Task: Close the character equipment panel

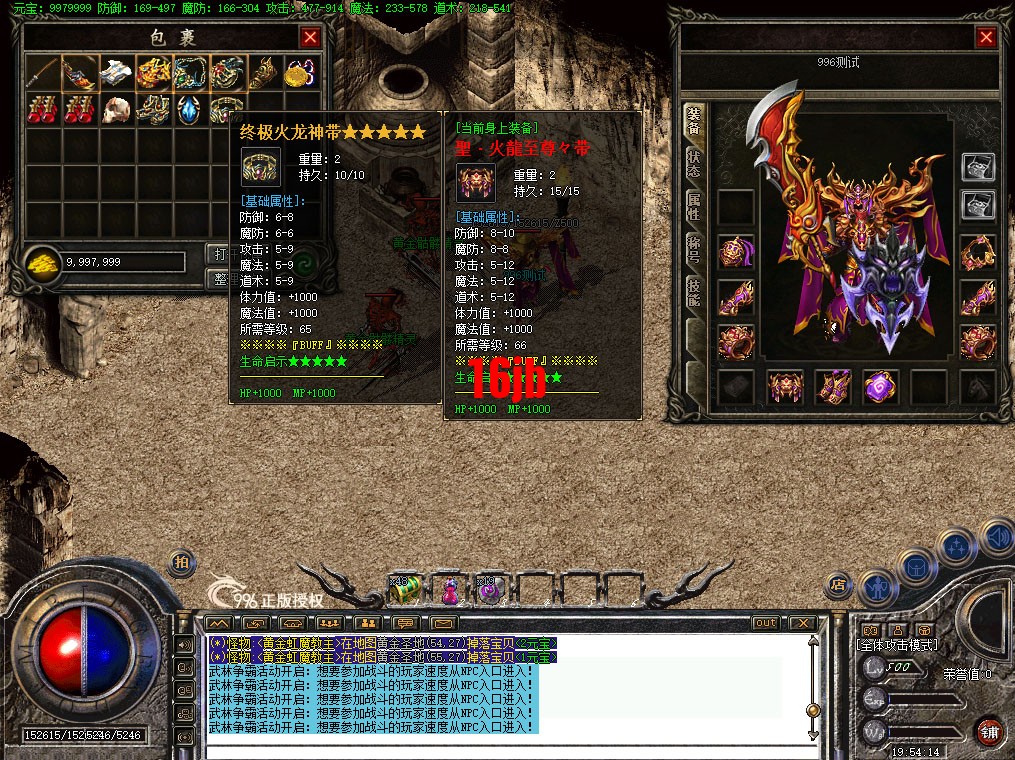Action: (986, 38)
